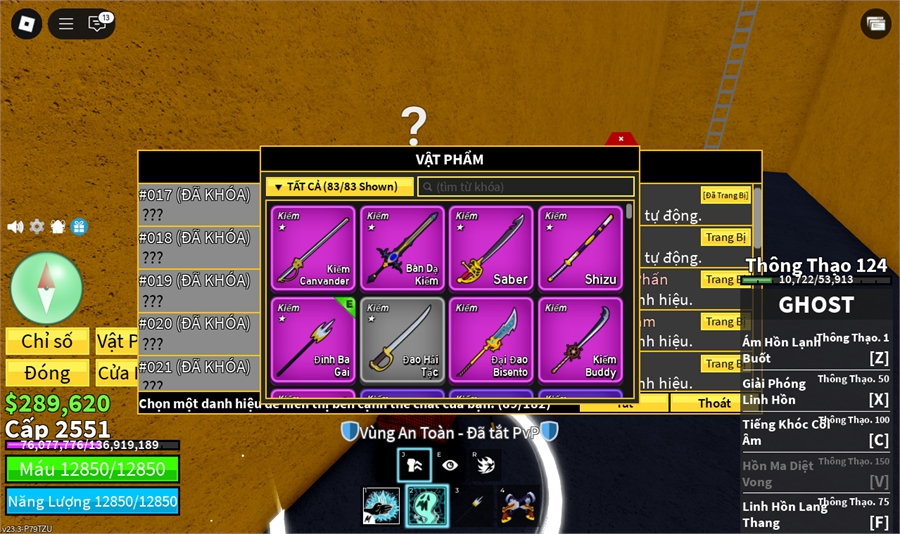The width and height of the screenshot is (900, 534).
Task: Select the Kiếm Canvander sword slot
Action: coord(313,248)
